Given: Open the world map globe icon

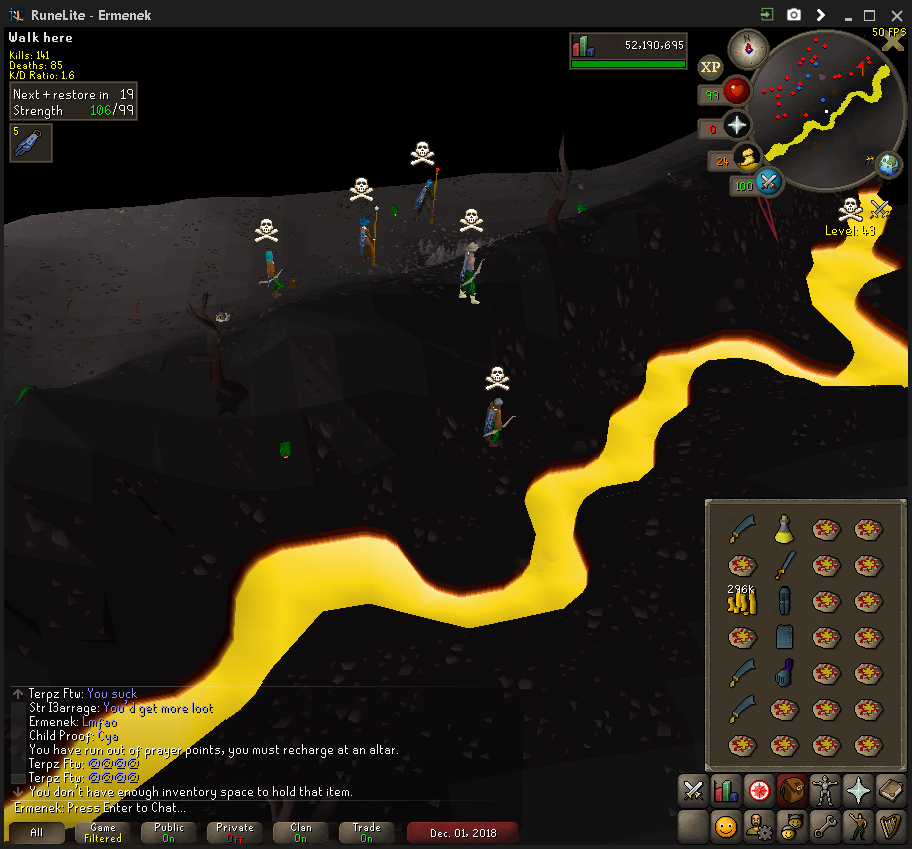Looking at the screenshot, I should pos(889,164).
